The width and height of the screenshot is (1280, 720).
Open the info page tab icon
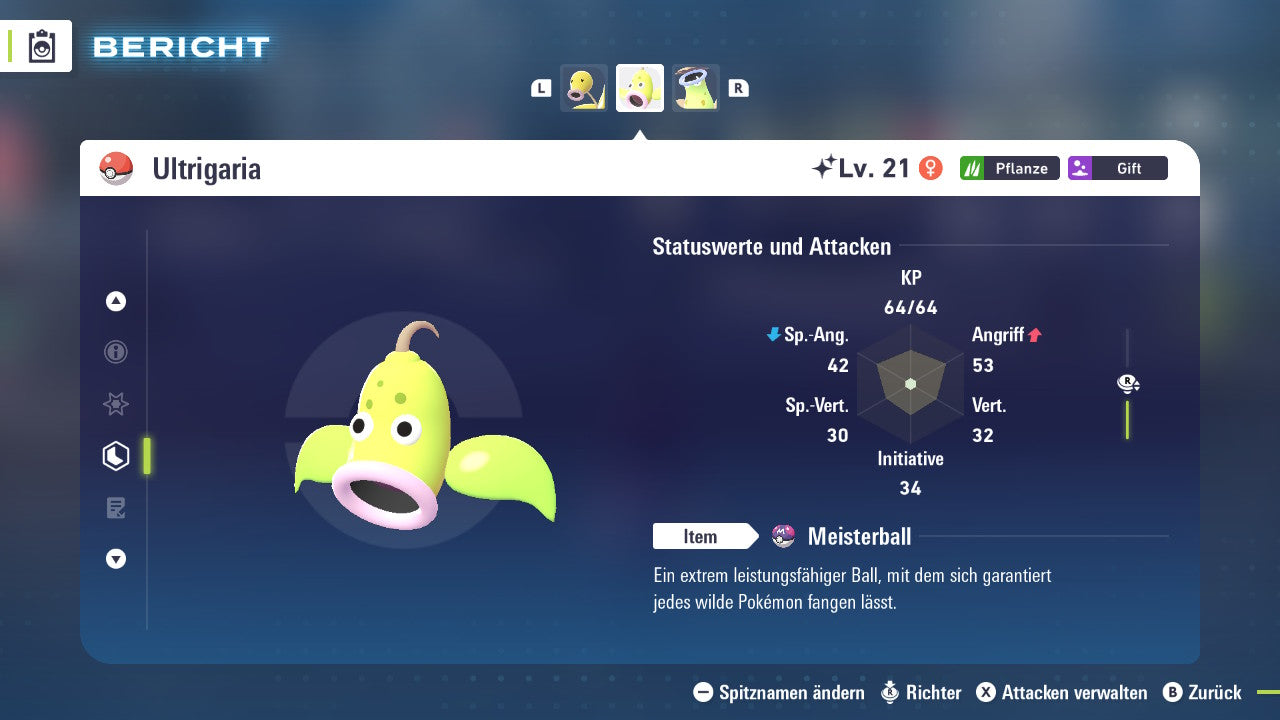coord(116,352)
